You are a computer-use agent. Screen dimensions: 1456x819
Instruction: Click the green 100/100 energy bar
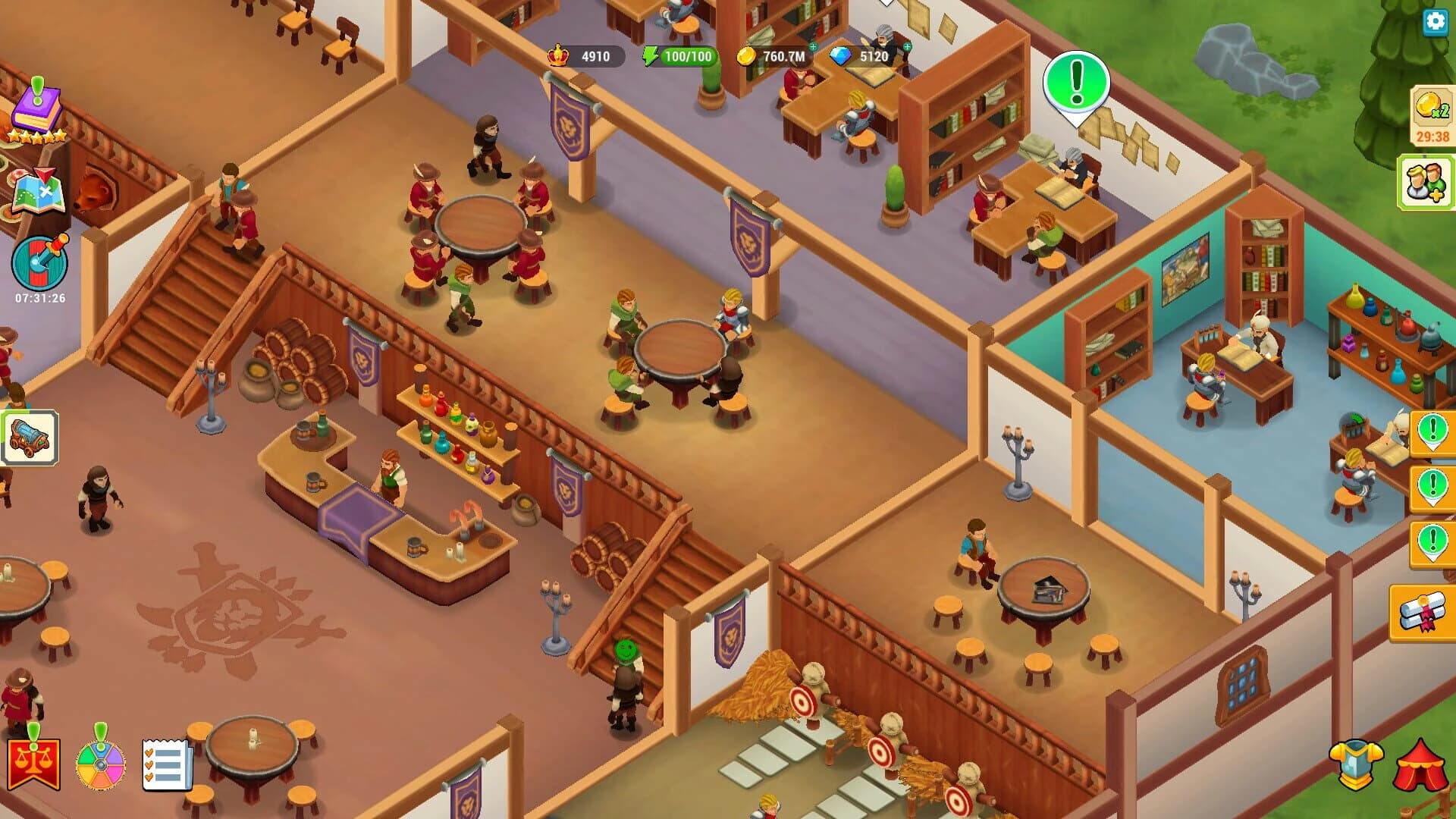(x=692, y=55)
